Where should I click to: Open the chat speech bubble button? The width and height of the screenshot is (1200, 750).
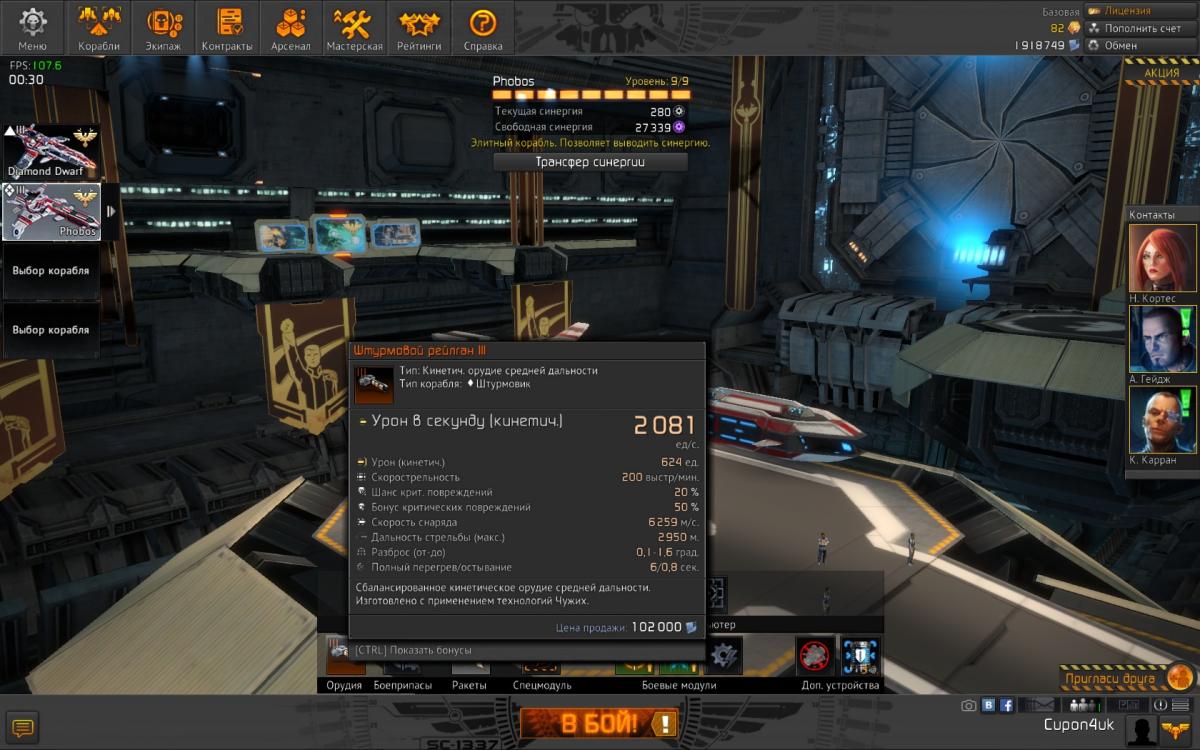point(23,727)
